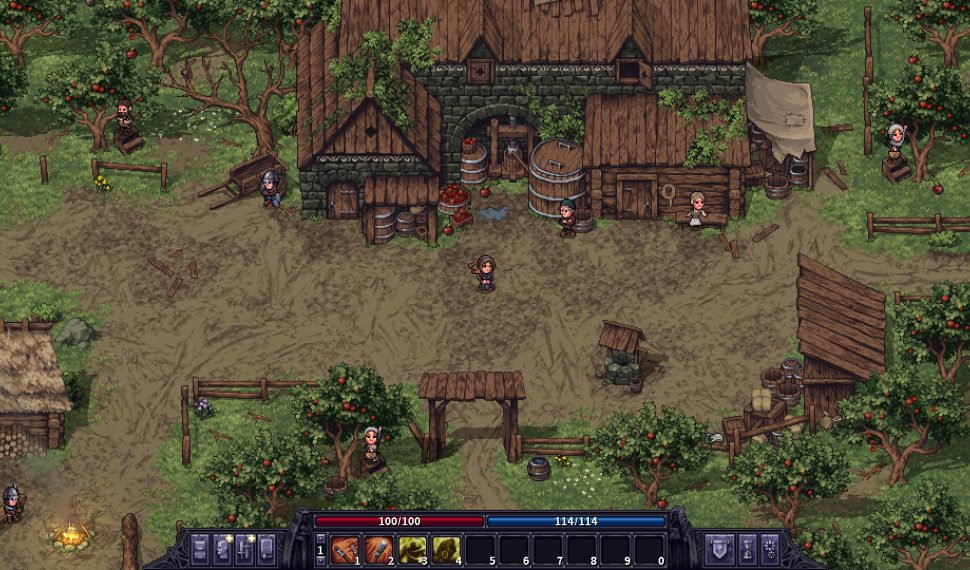Viewport: 970px width, 570px height.
Task: Click the banner icon button
Action: (718, 549)
